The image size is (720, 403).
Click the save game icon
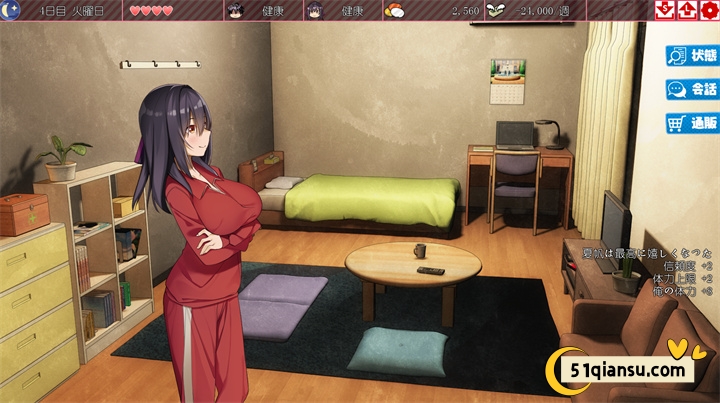[665, 10]
